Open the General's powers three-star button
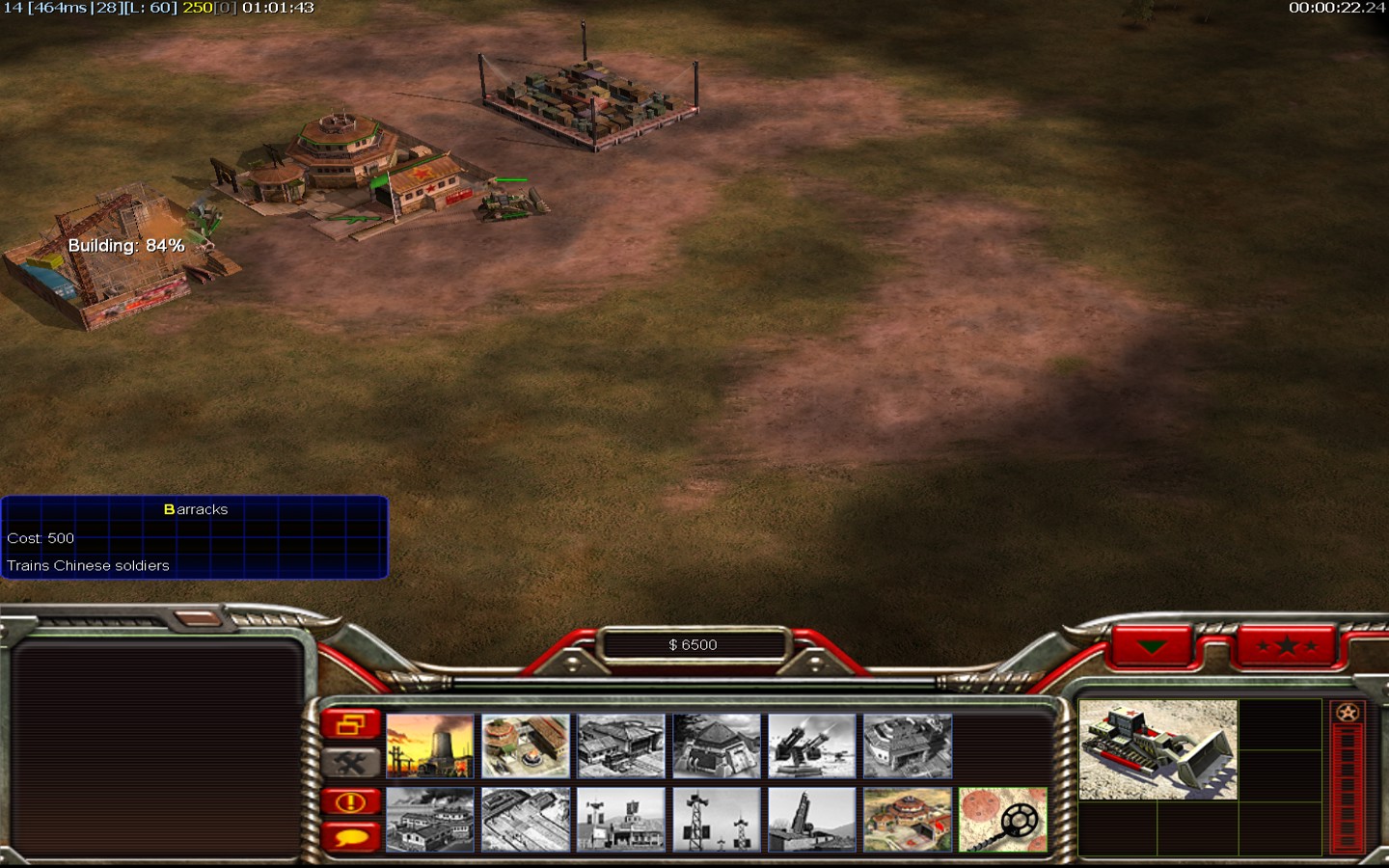Image resolution: width=1389 pixels, height=868 pixels. [x=1287, y=646]
